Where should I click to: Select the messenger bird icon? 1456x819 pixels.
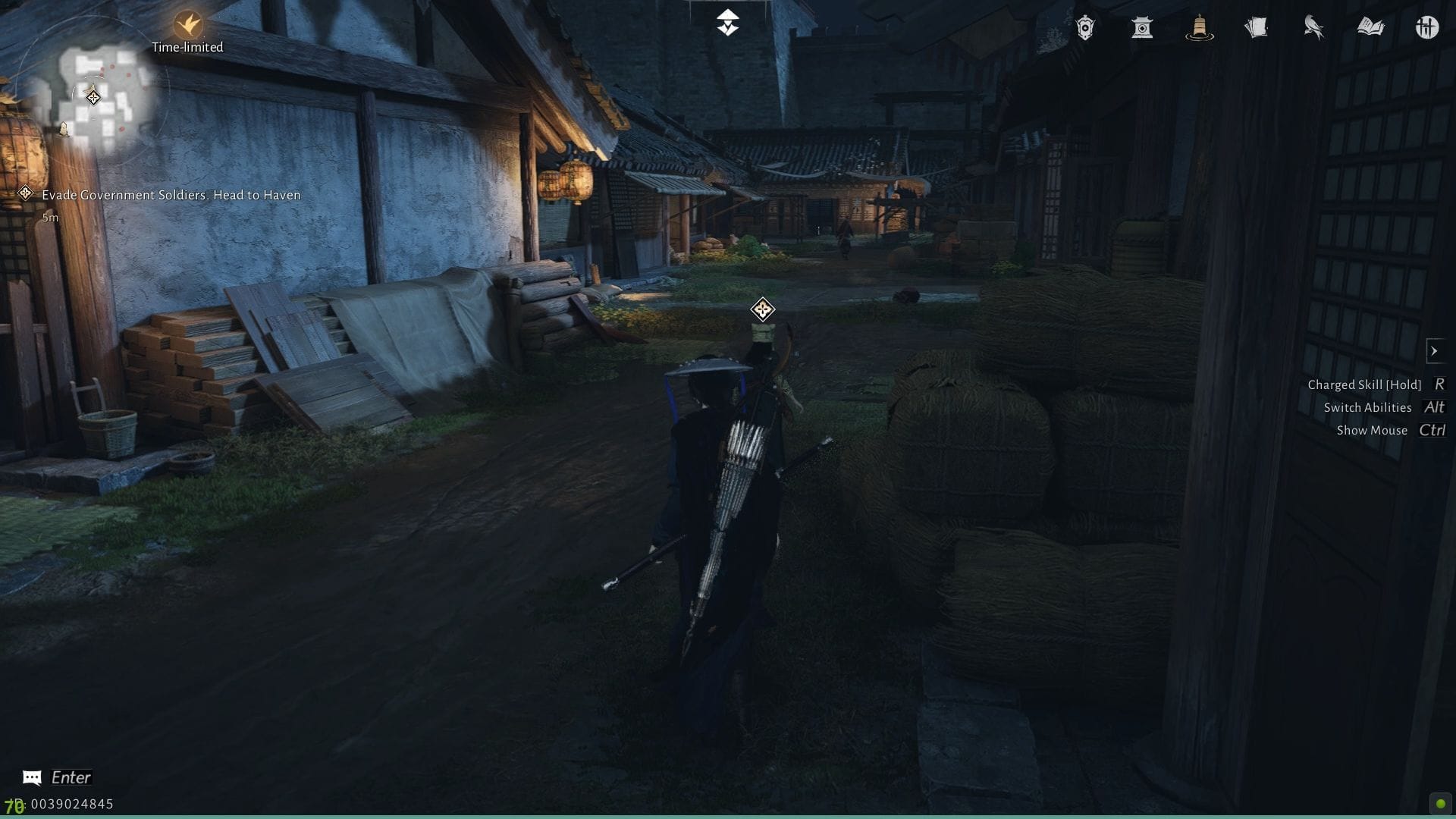tap(1314, 28)
